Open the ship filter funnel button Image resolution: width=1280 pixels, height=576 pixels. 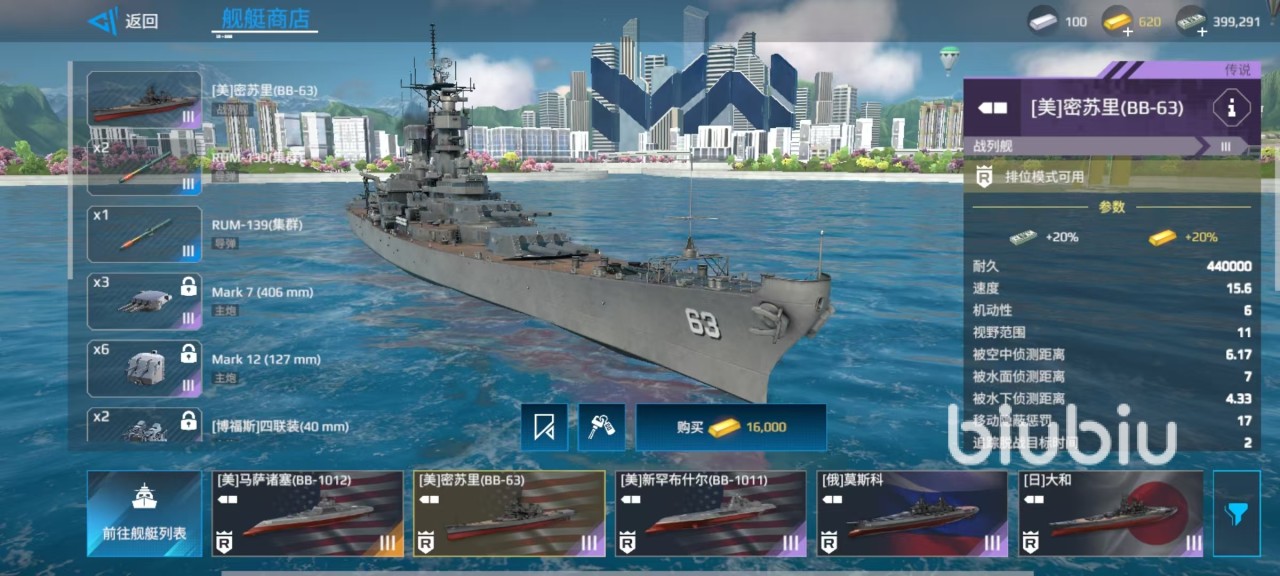1236,513
